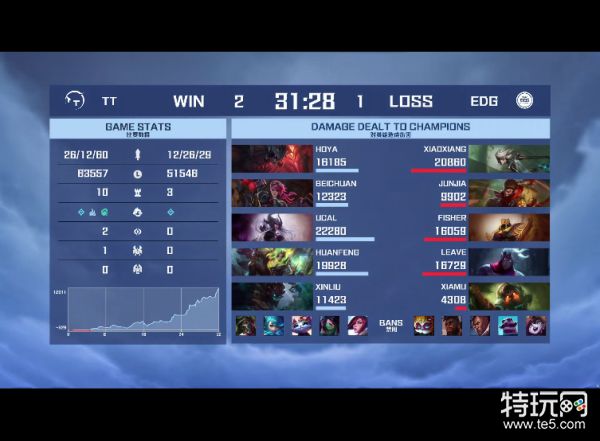600x441 pixels.
Task: Open the gold difference graph
Action: pyautogui.click(x=135, y=311)
